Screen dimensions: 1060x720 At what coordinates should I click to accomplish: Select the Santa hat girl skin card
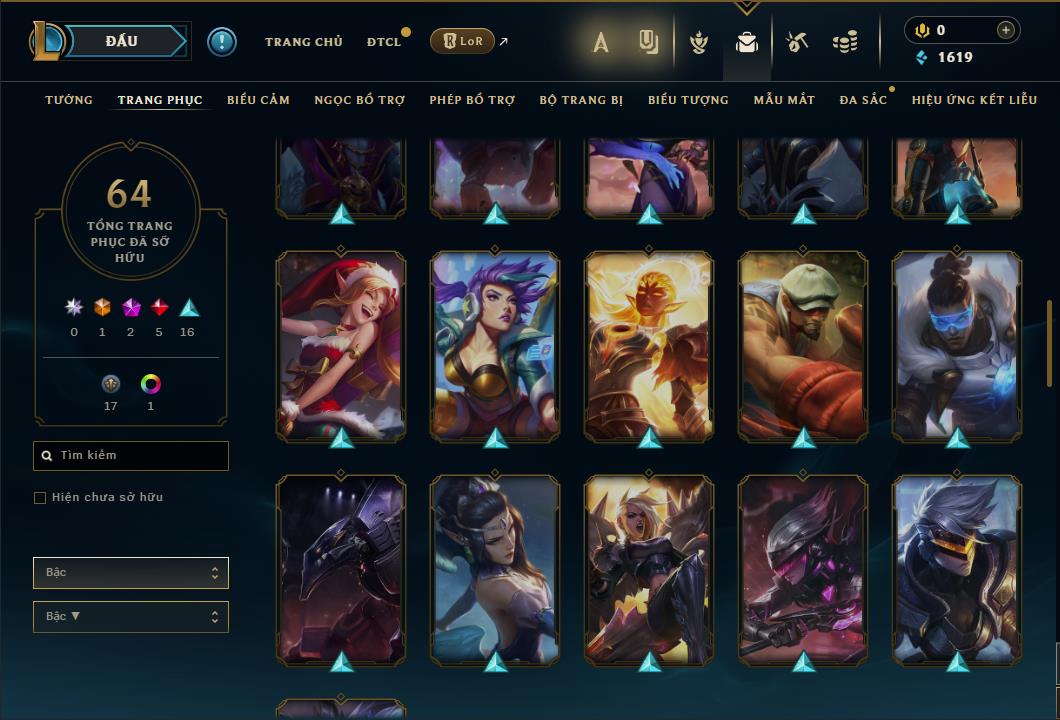[x=341, y=345]
